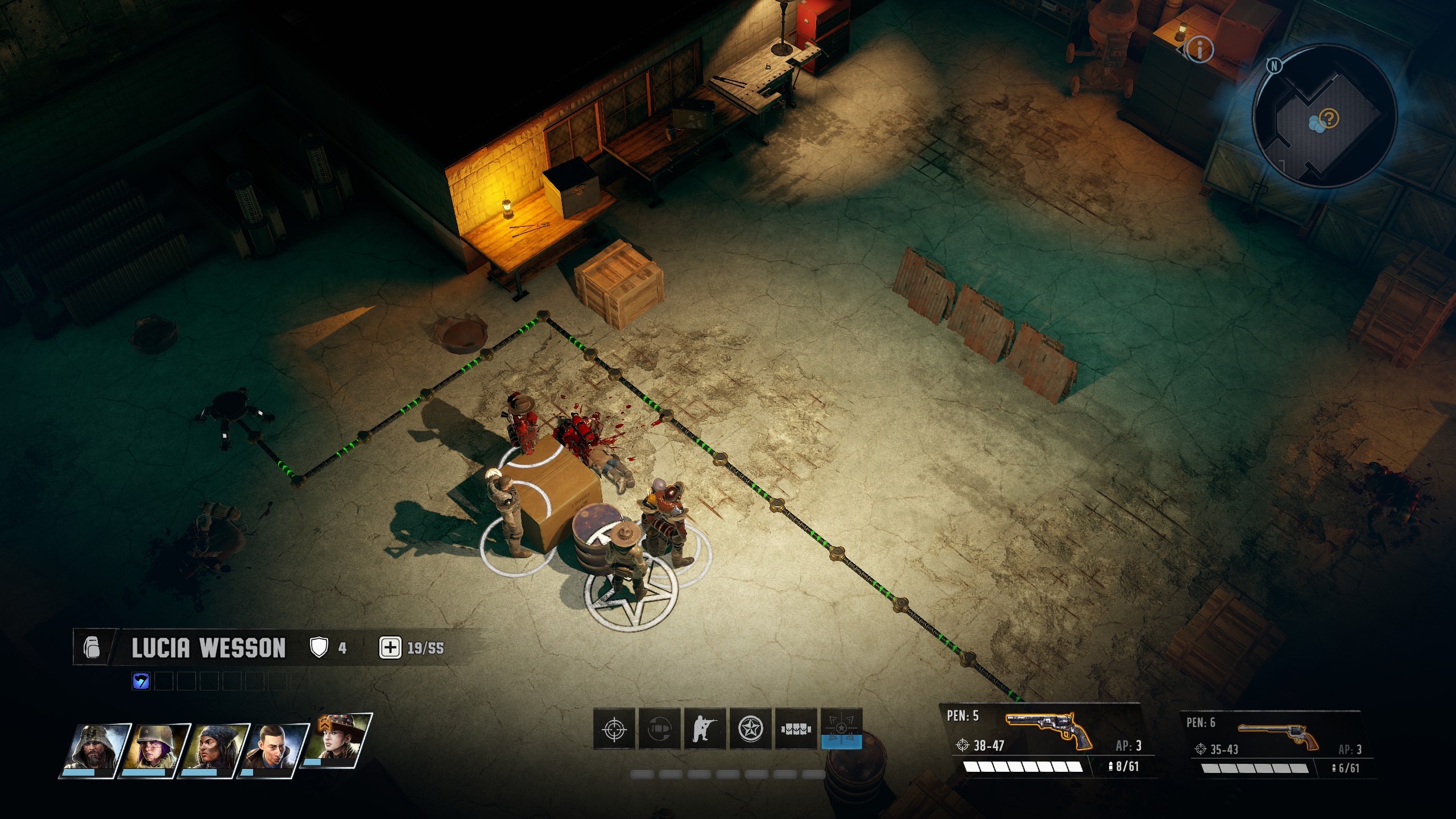The image size is (1456, 819).
Task: Open Lucia Wesson's backpack inventory
Action: 92,648
